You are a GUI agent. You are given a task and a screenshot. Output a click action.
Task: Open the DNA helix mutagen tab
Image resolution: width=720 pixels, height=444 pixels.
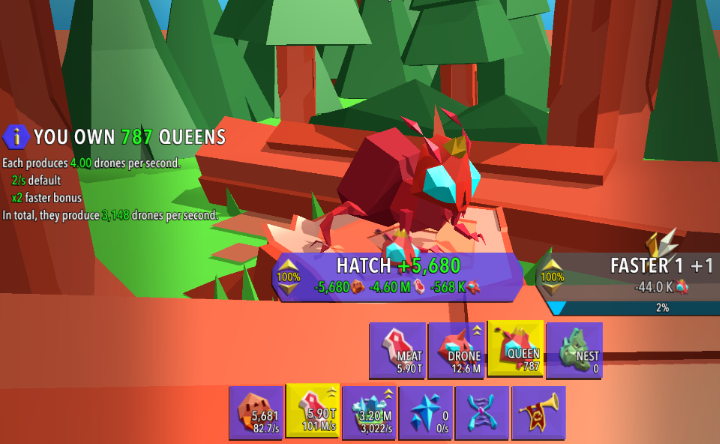tap(482, 412)
